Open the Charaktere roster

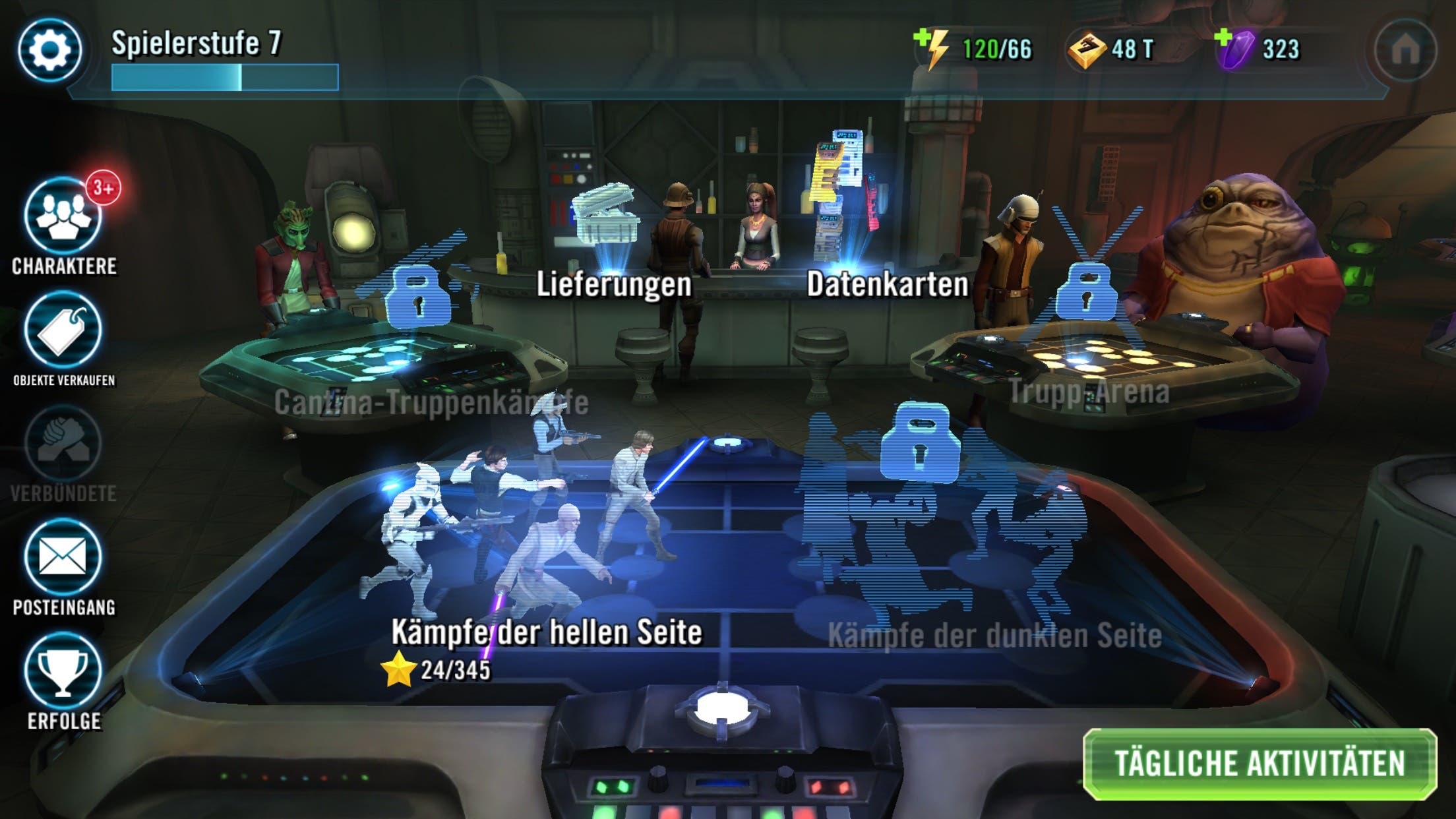(x=63, y=217)
